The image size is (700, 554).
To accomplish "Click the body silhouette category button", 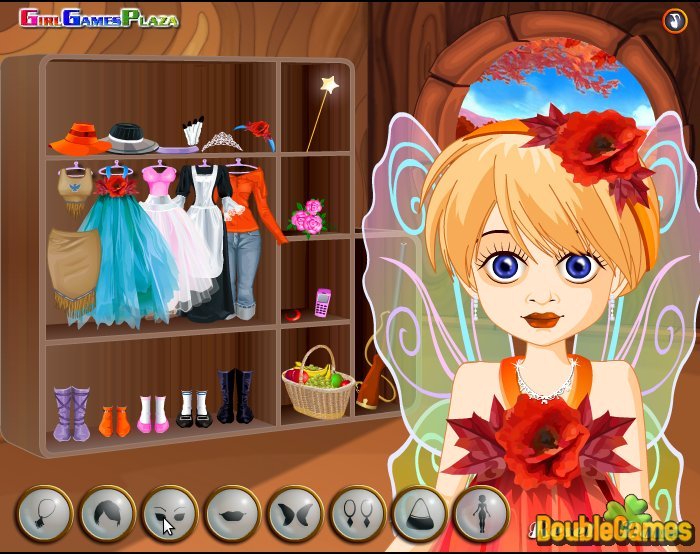I will (481, 515).
